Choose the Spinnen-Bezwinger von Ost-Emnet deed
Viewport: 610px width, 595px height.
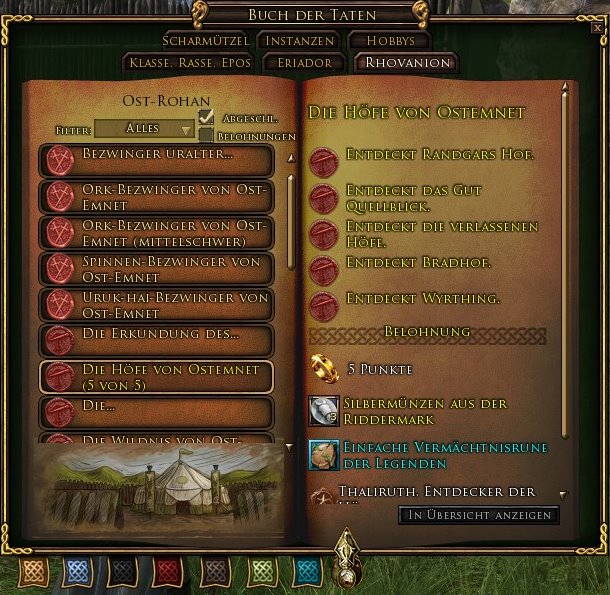pos(156,268)
